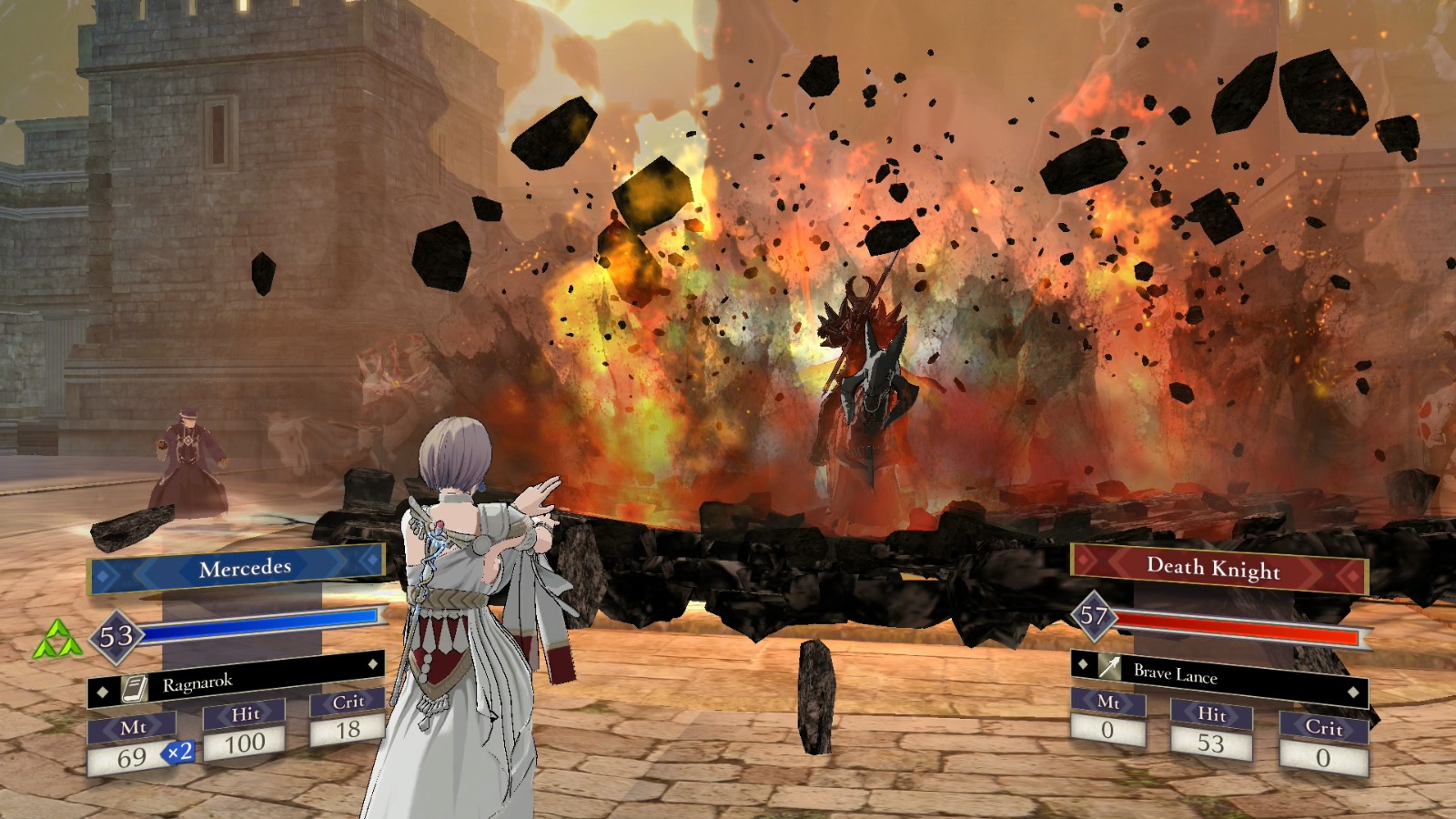The image size is (1456, 819).
Task: Click the Death Knight's Crit stat label
Action: [1323, 730]
